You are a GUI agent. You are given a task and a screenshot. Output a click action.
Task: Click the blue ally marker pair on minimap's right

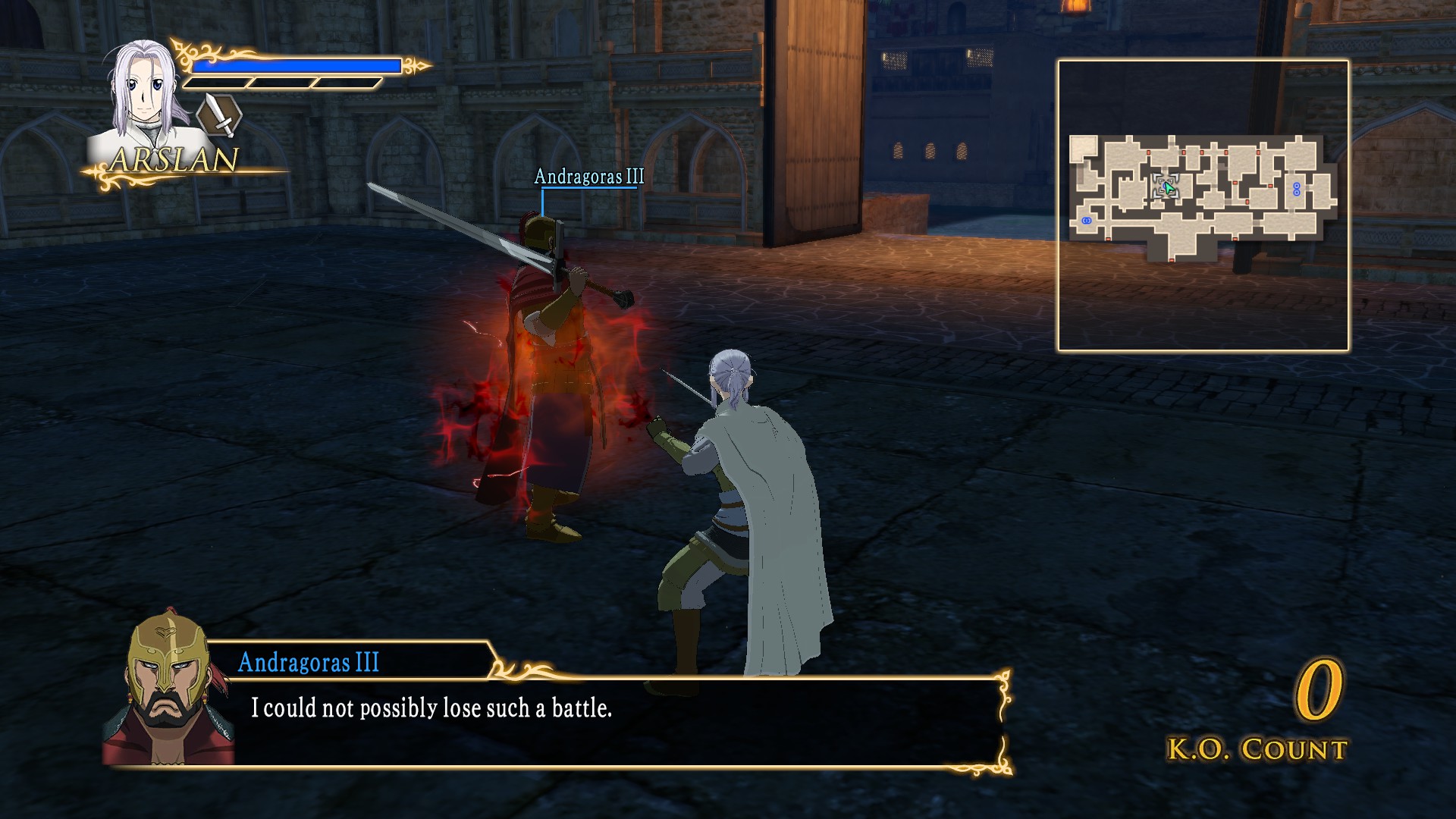tap(1297, 190)
